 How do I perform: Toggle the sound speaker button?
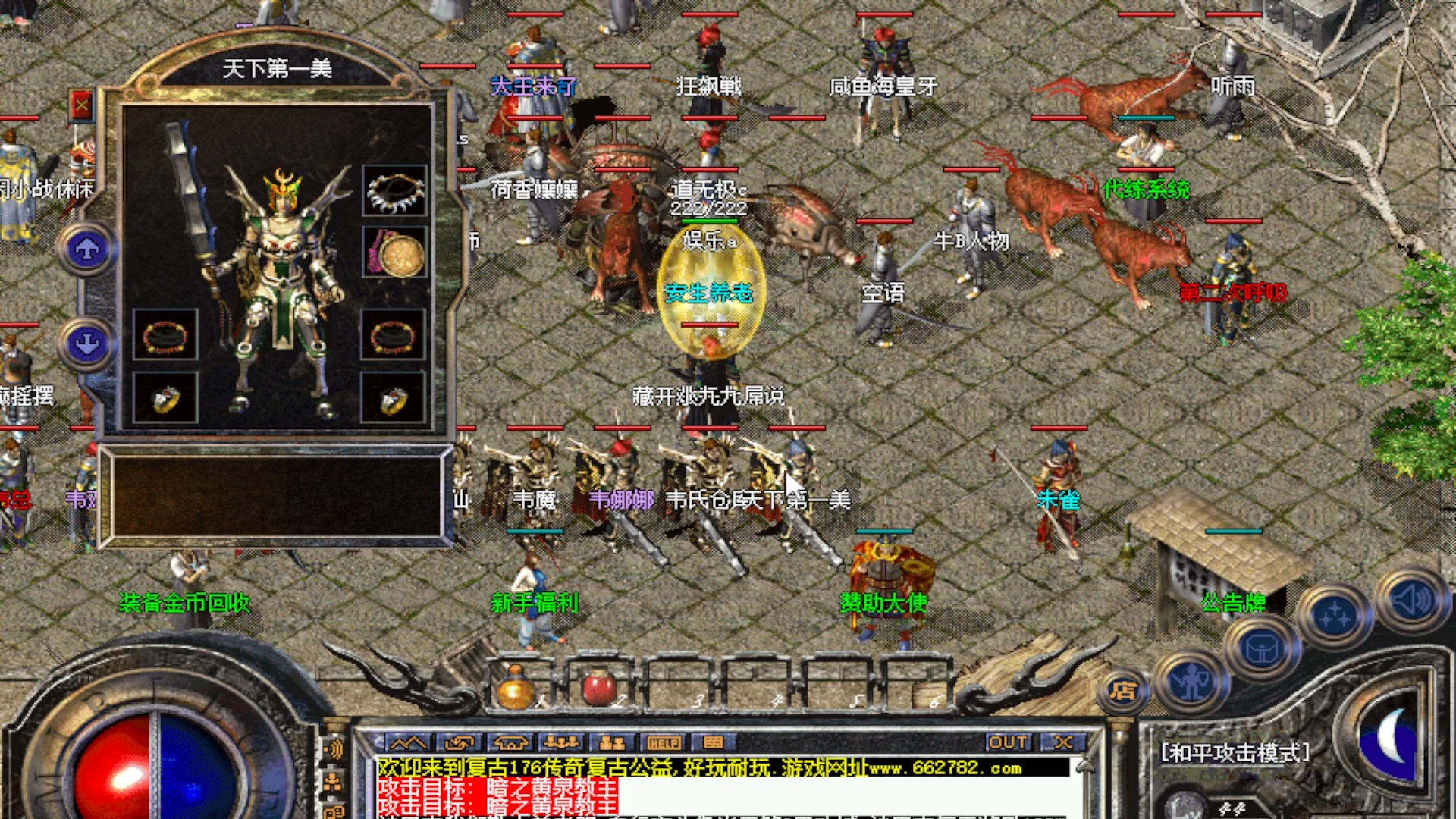[x=1410, y=601]
